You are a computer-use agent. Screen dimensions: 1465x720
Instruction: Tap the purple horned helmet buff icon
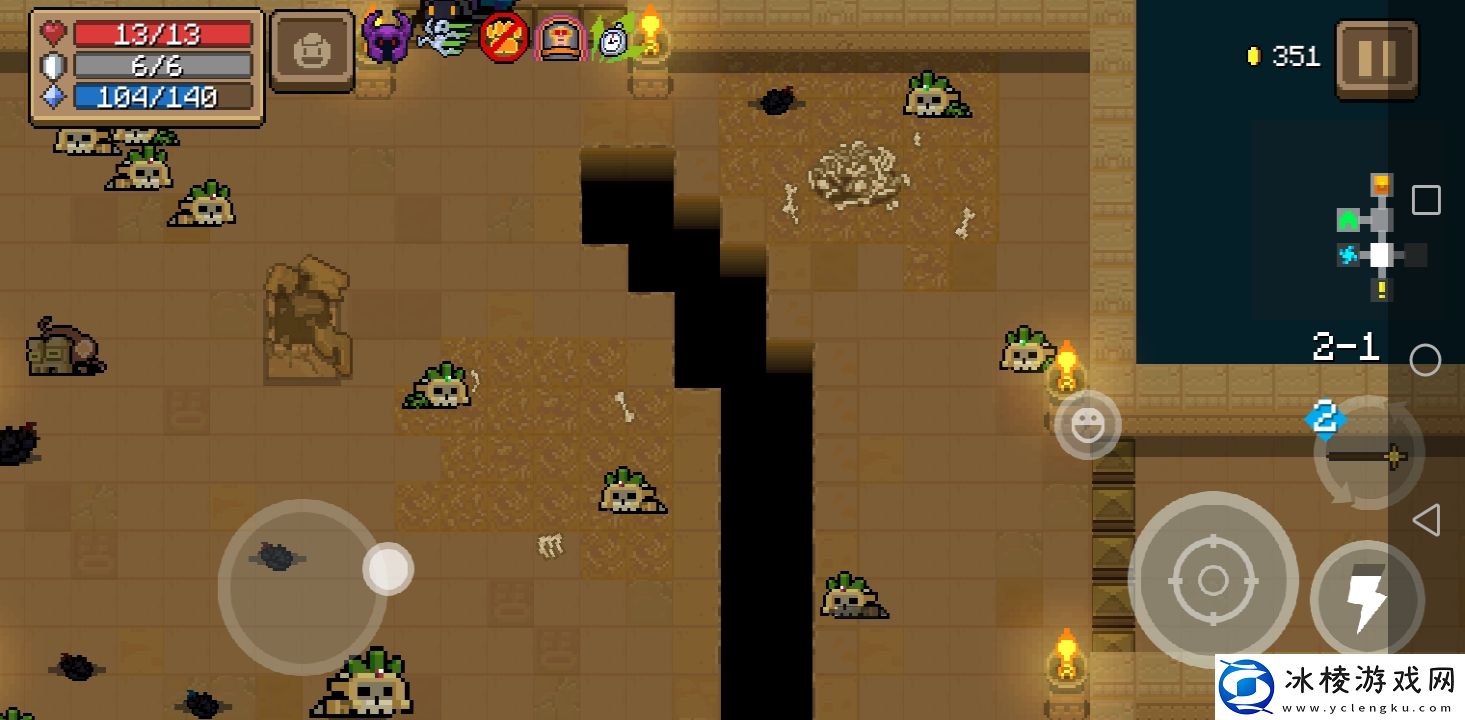coord(386,38)
